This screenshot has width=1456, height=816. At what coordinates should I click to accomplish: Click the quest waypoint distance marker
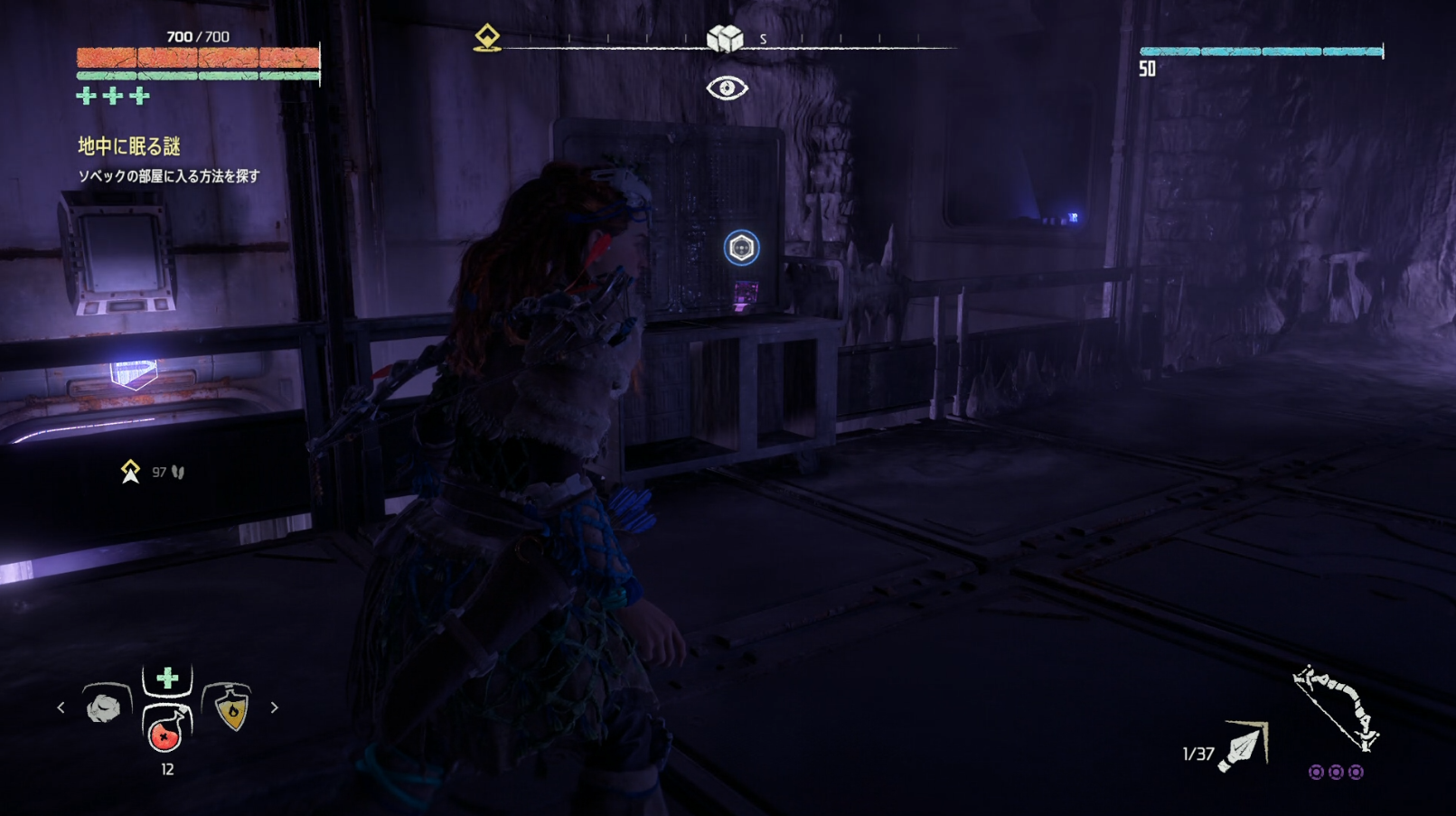(131, 472)
